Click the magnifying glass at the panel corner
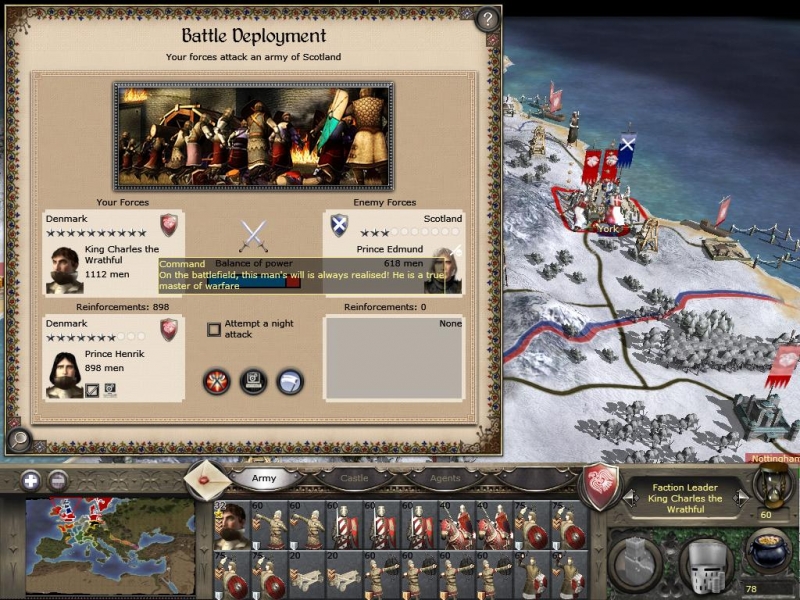Screen dimensions: 800x600 coord(19,438)
